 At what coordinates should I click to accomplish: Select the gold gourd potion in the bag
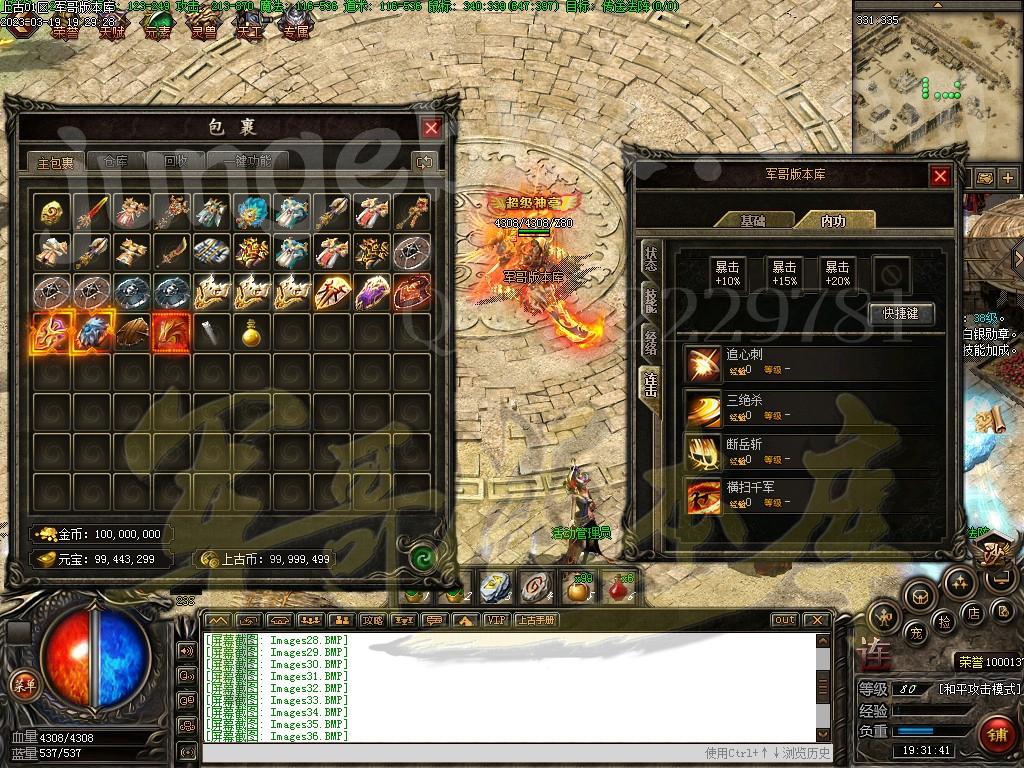pos(251,333)
